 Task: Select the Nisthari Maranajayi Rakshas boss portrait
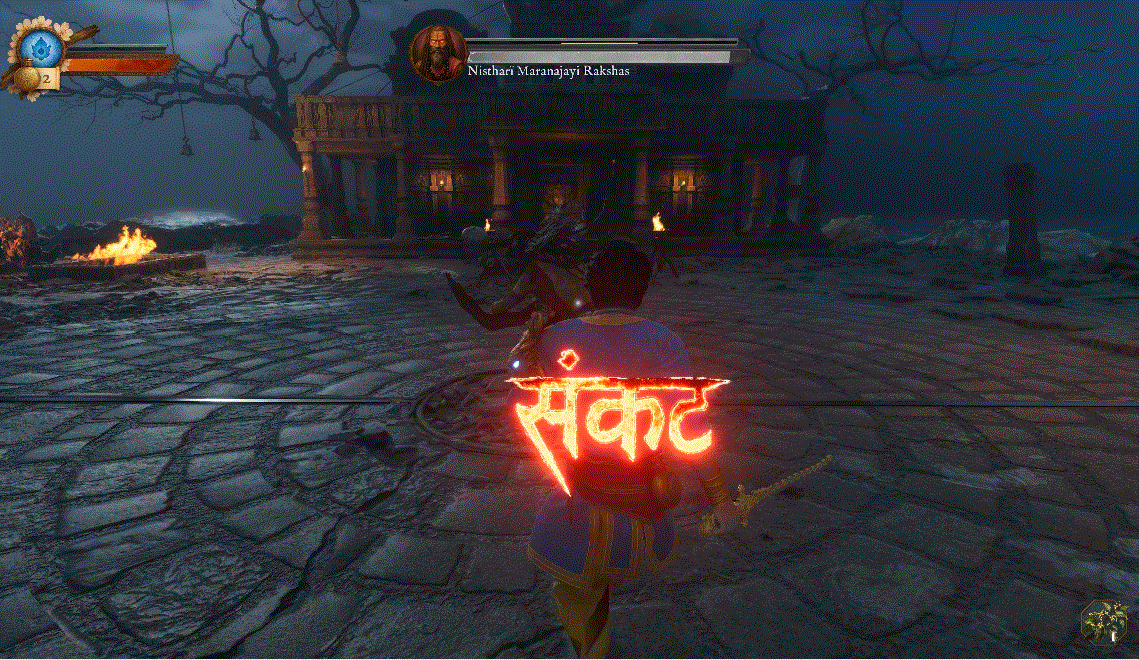[x=439, y=52]
